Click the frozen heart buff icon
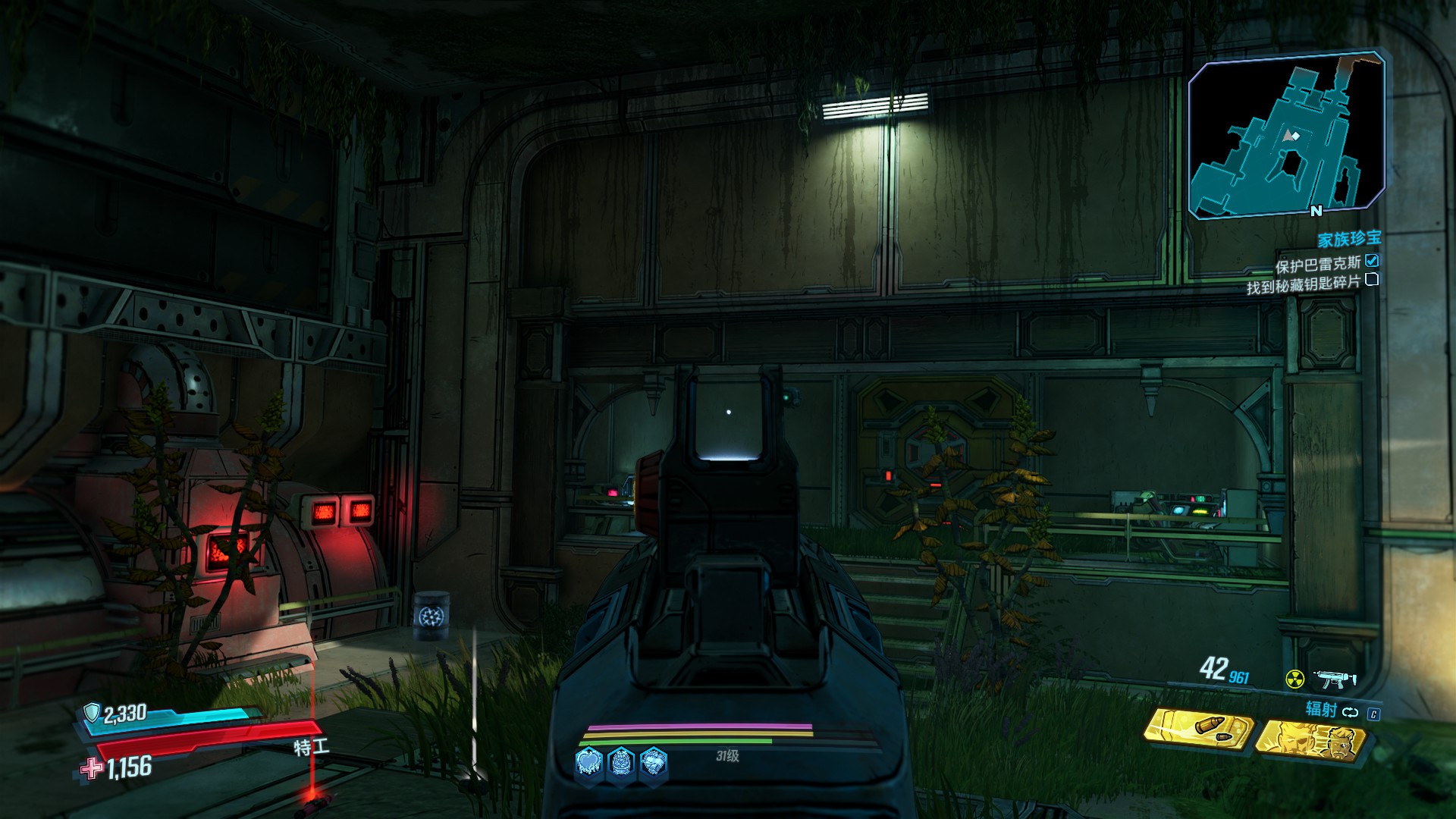 590,761
